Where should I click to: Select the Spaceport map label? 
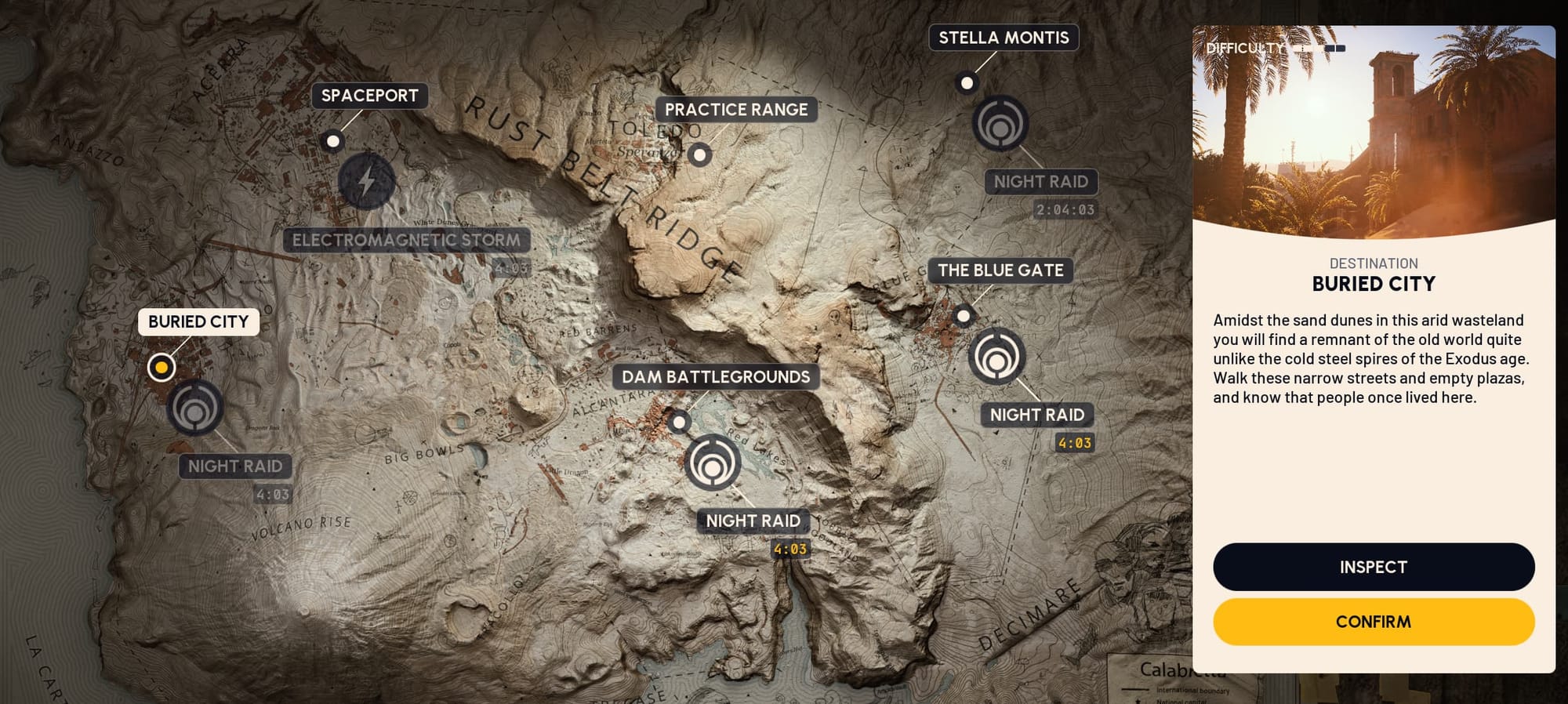pyautogui.click(x=369, y=96)
